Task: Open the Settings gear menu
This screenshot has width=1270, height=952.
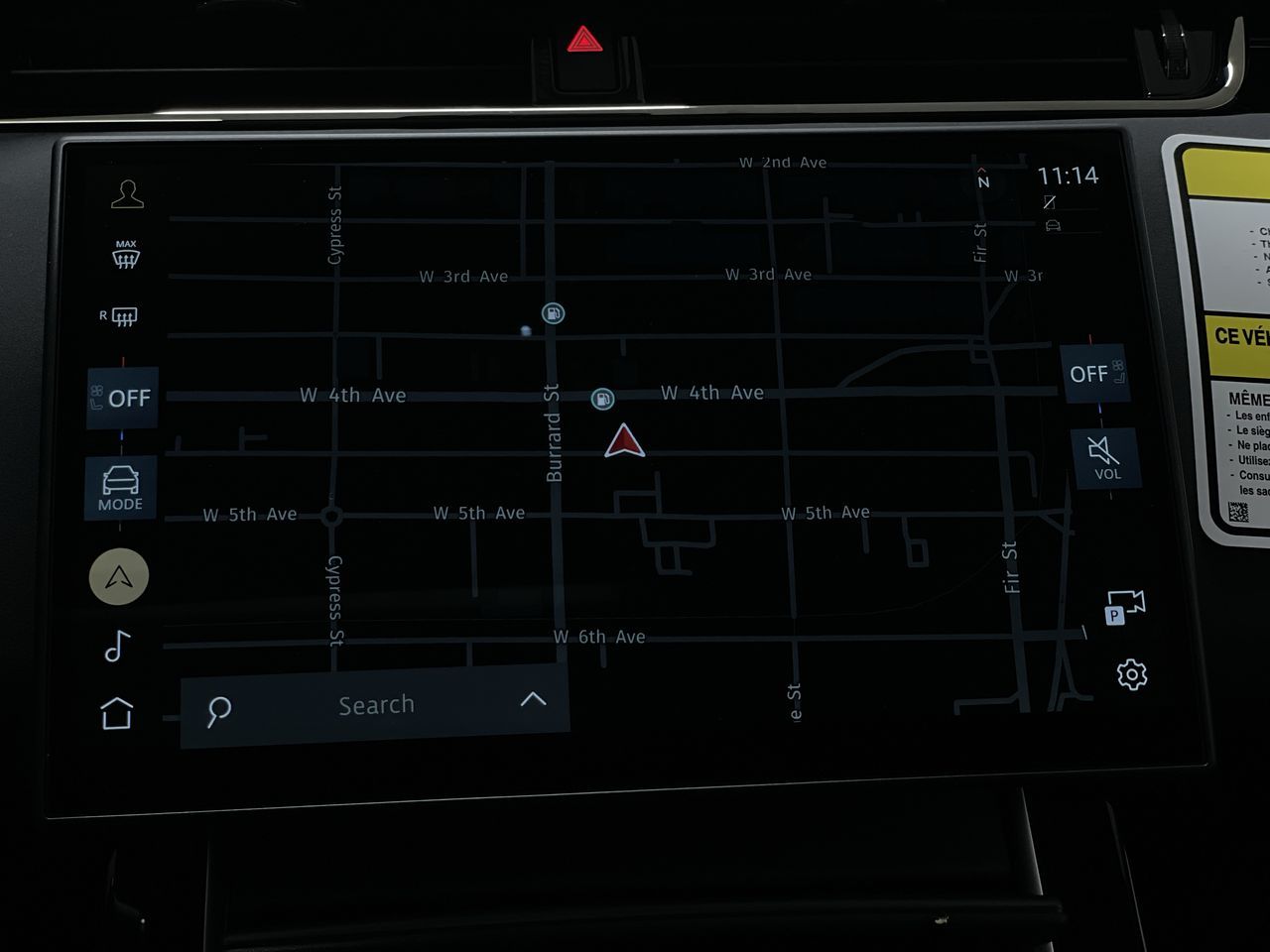Action: pyautogui.click(x=1131, y=672)
